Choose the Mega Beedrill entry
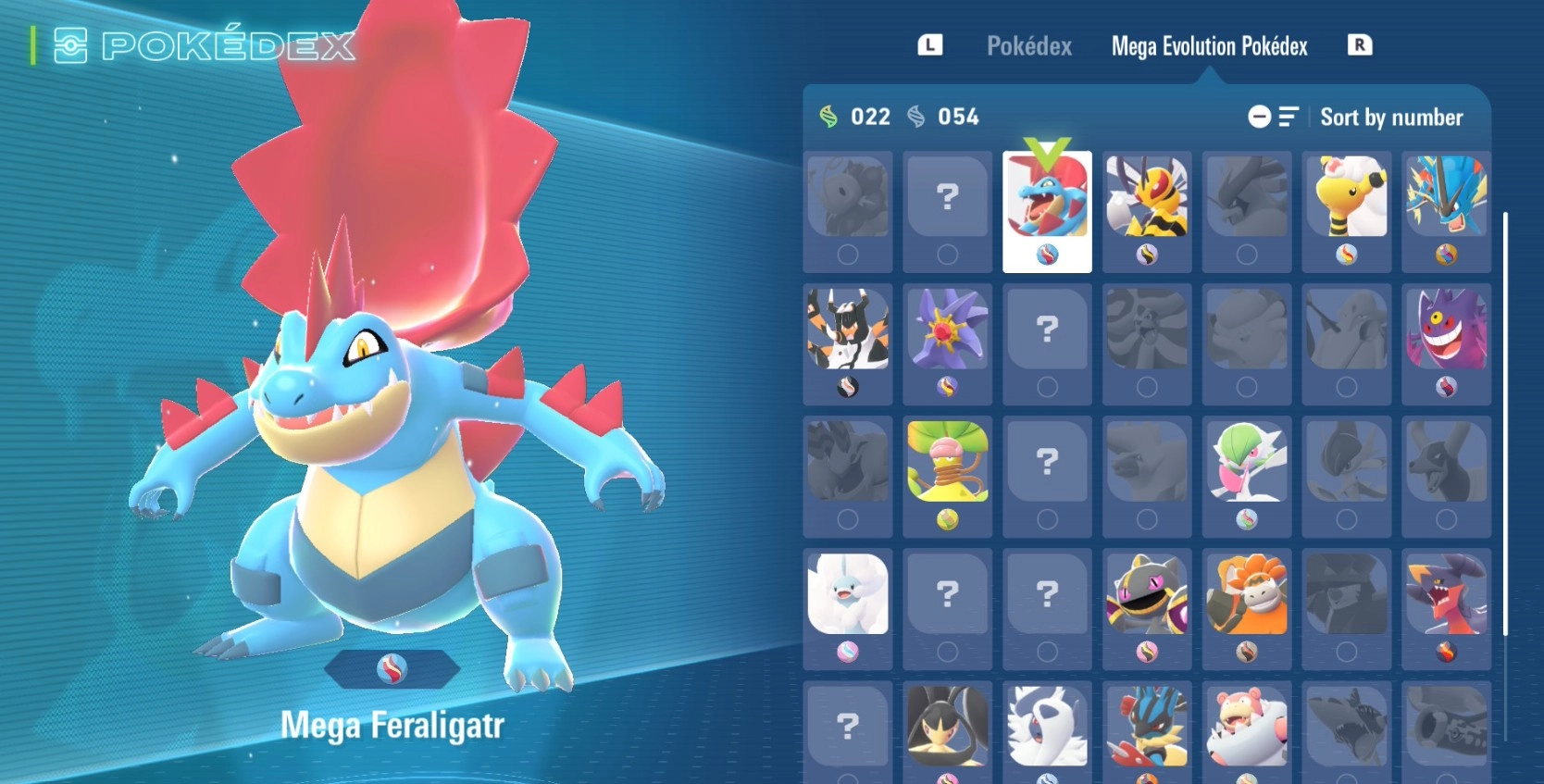The image size is (1544, 784). click(1147, 211)
